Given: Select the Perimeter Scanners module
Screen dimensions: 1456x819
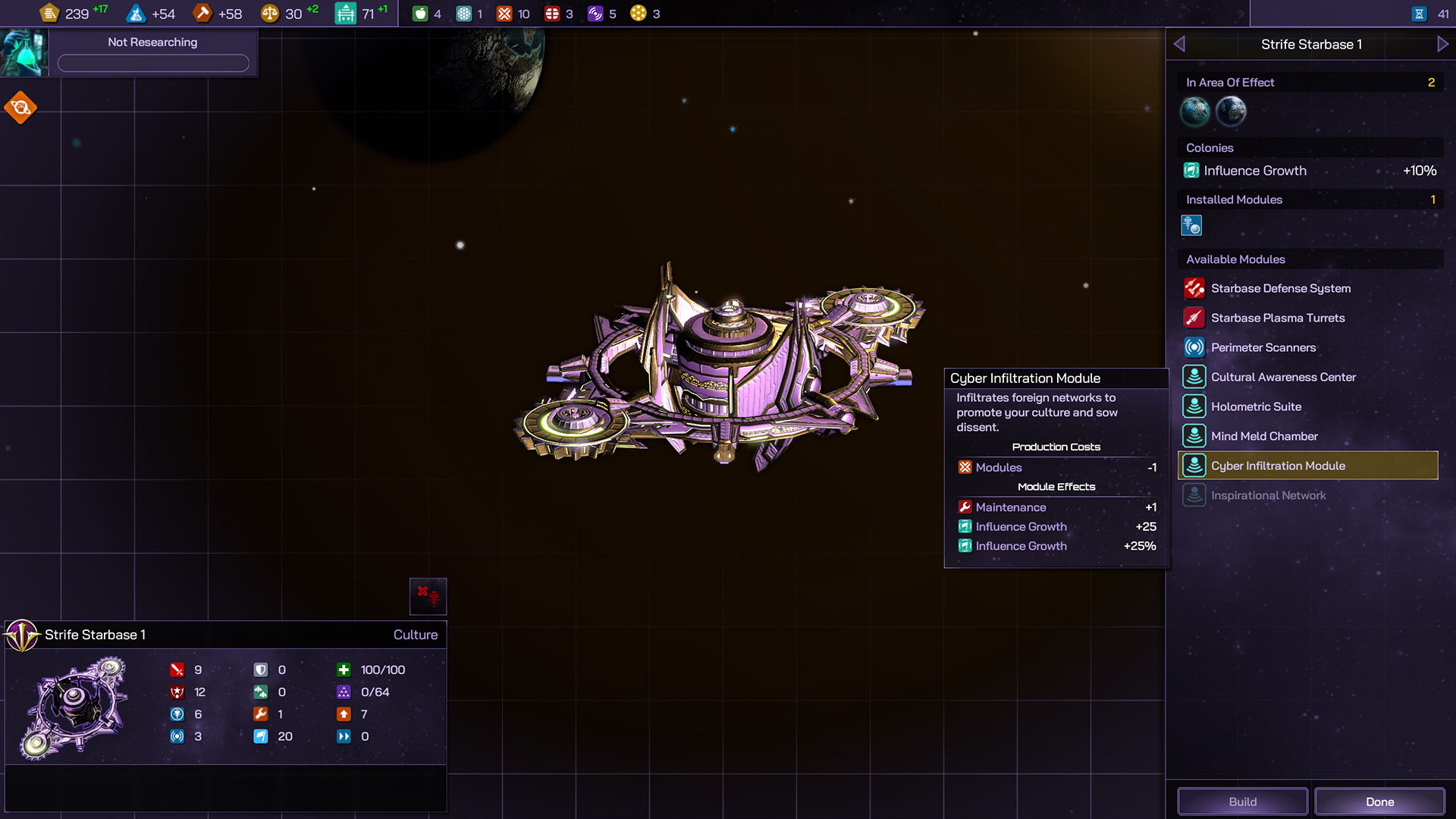Looking at the screenshot, I should 1263,347.
